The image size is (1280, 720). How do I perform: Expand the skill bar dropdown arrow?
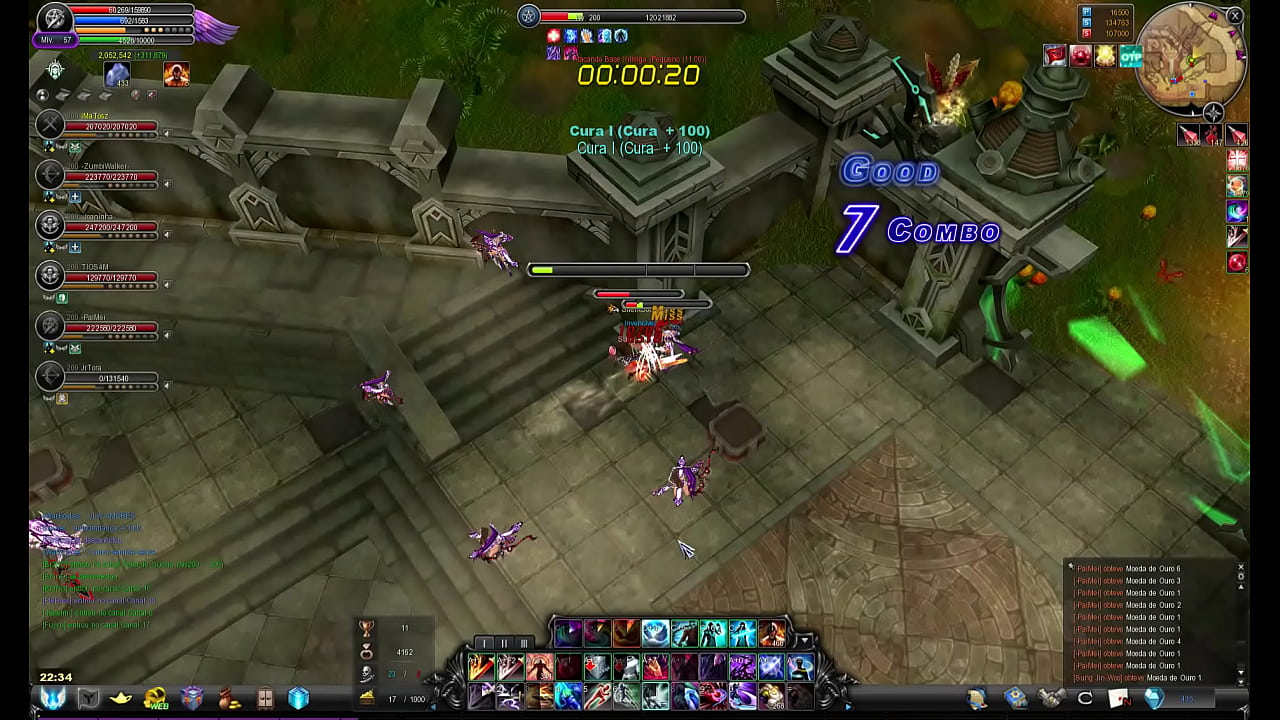click(804, 640)
